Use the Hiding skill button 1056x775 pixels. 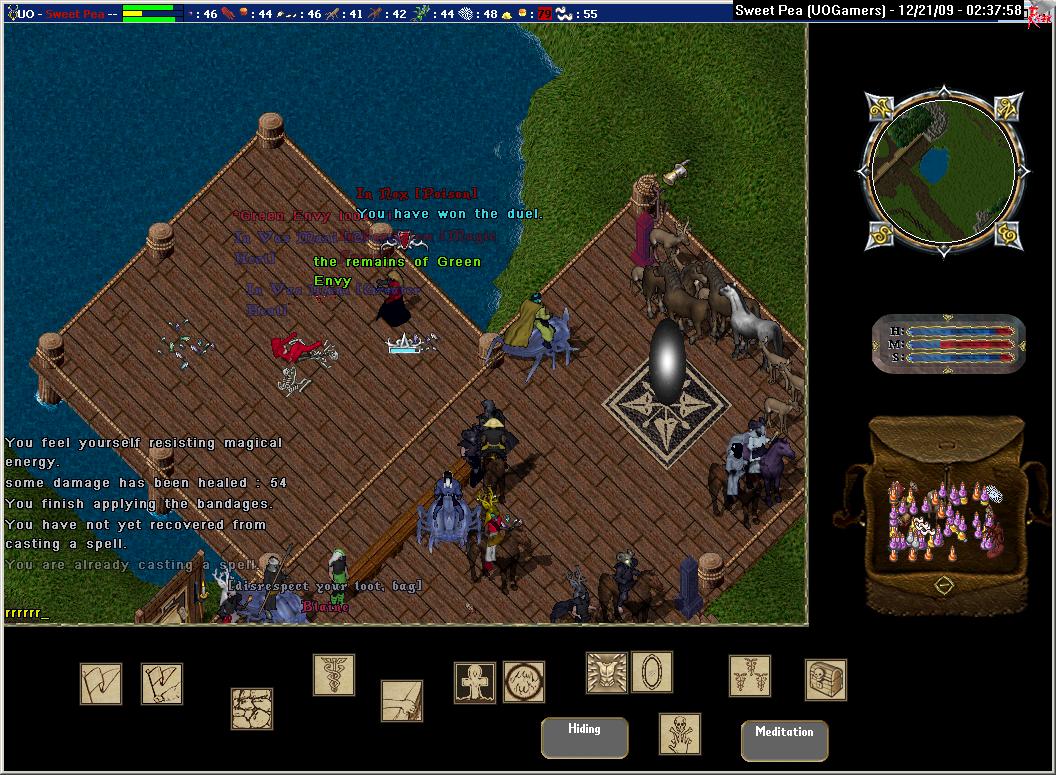(x=585, y=737)
